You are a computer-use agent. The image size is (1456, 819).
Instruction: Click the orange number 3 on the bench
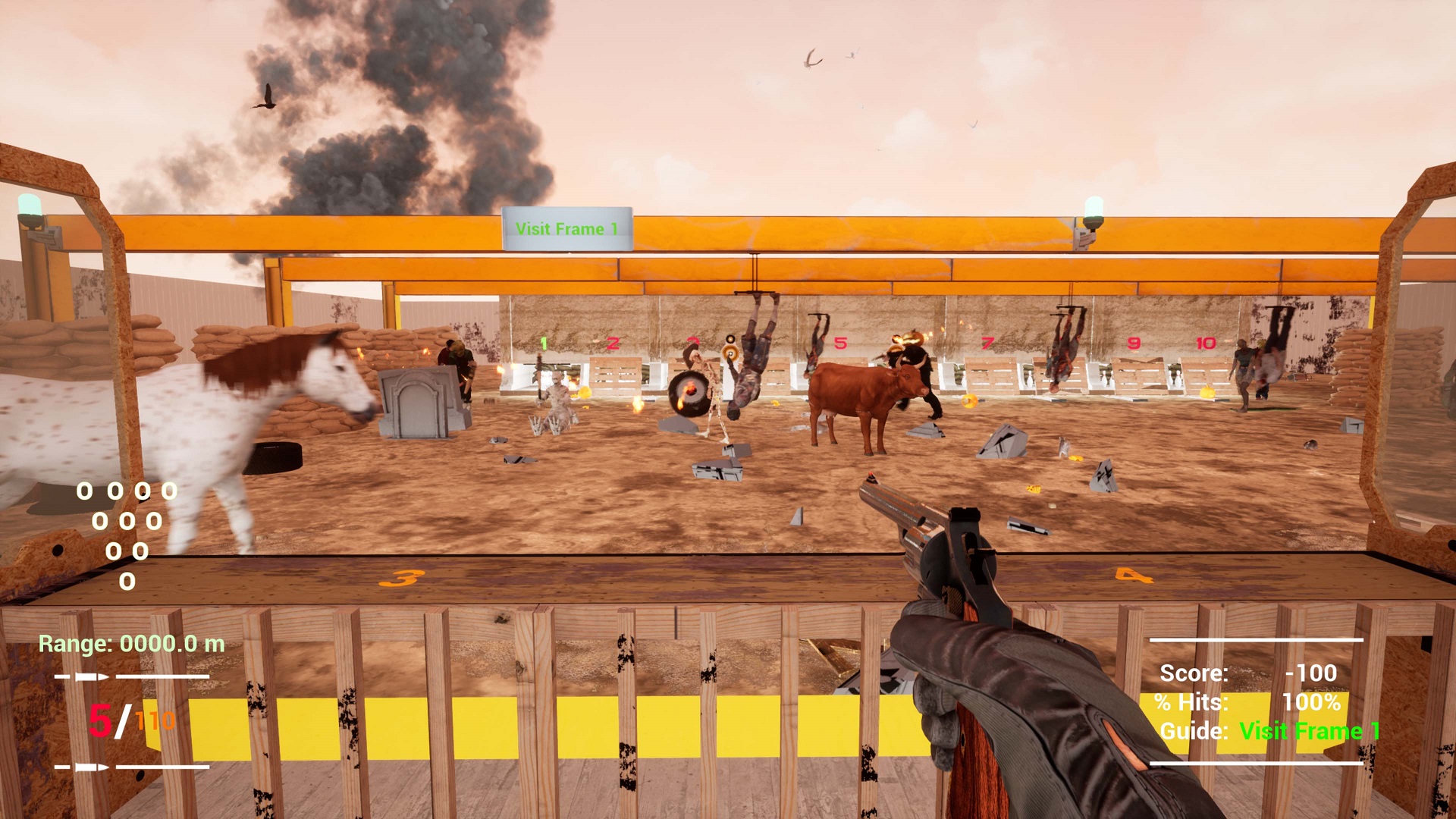(403, 576)
